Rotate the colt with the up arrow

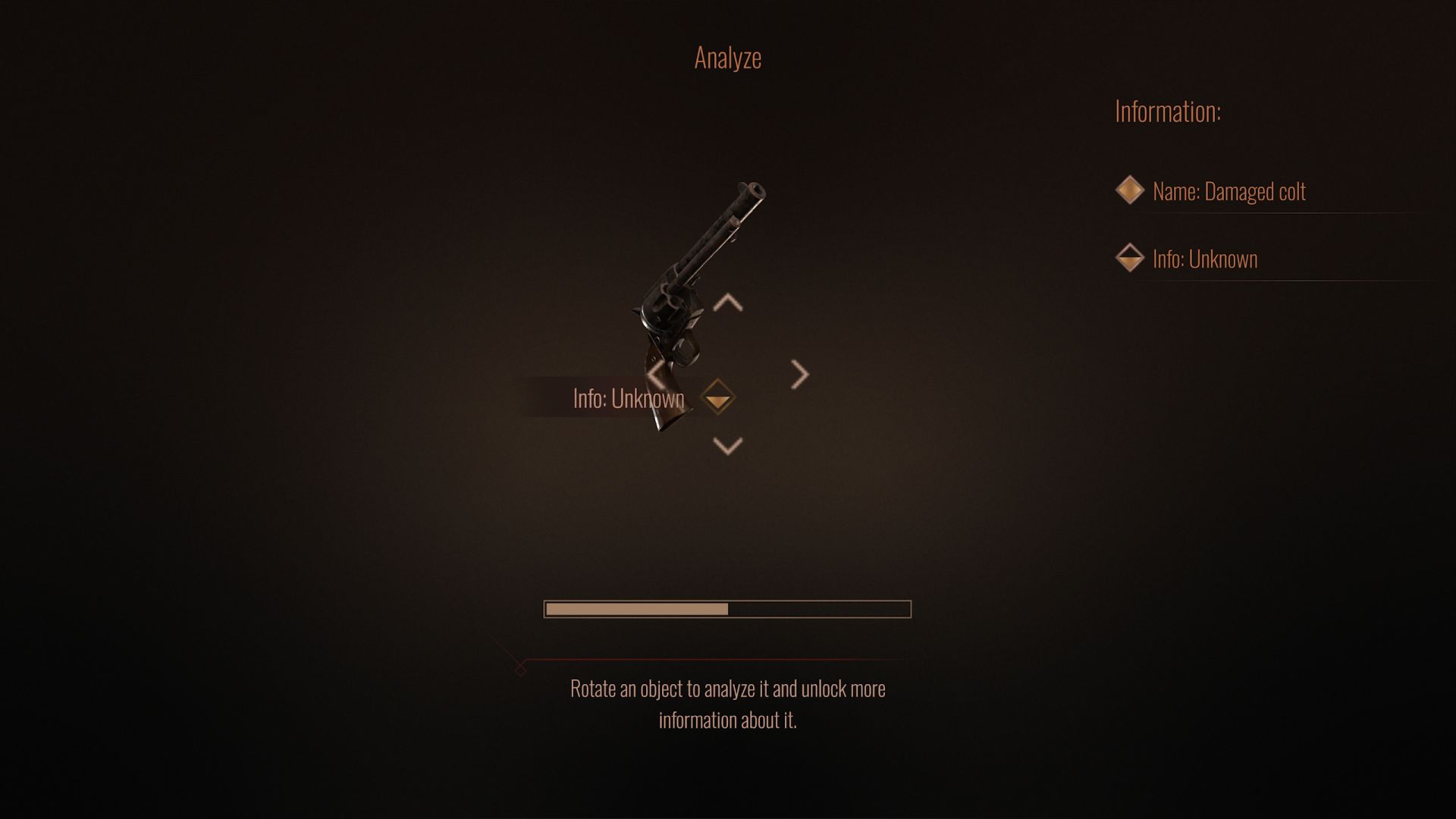click(x=728, y=303)
